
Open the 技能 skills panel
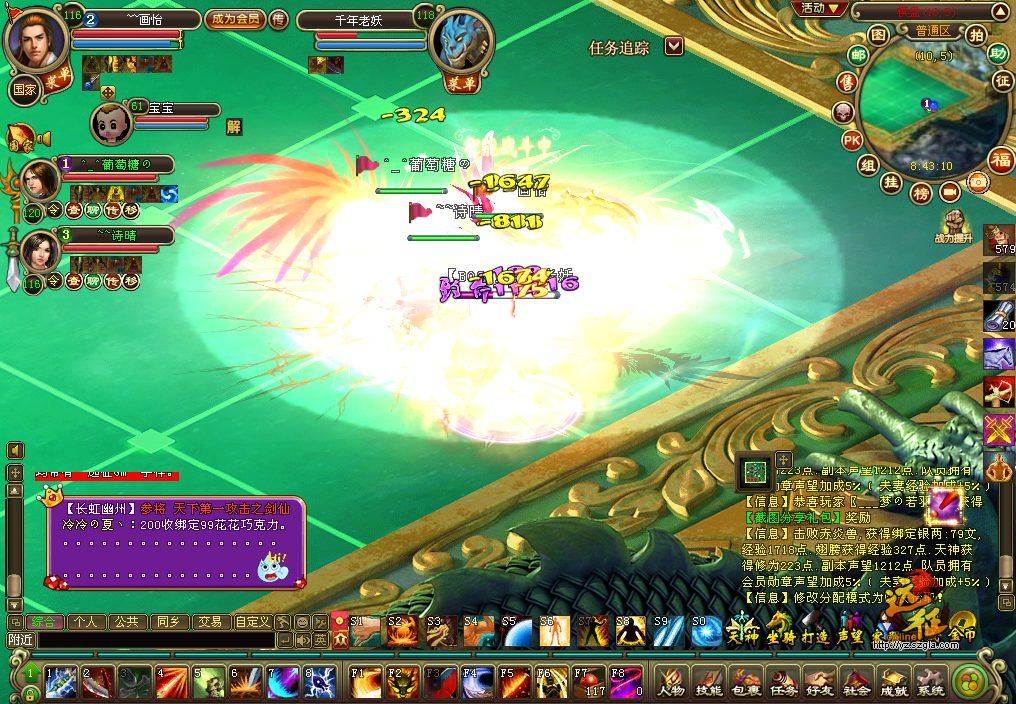coord(708,681)
